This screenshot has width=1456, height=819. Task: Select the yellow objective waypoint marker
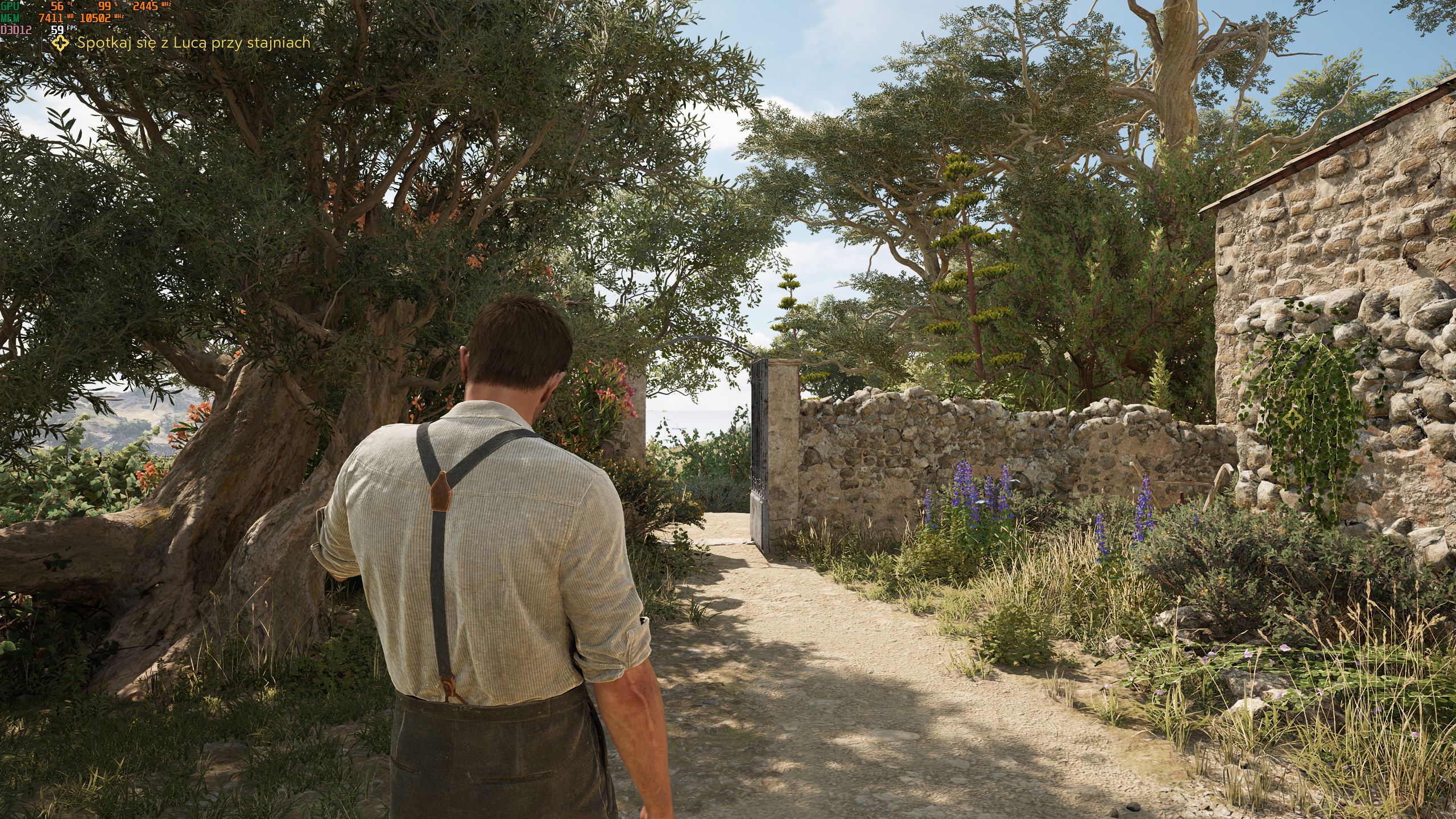coord(1292,420)
